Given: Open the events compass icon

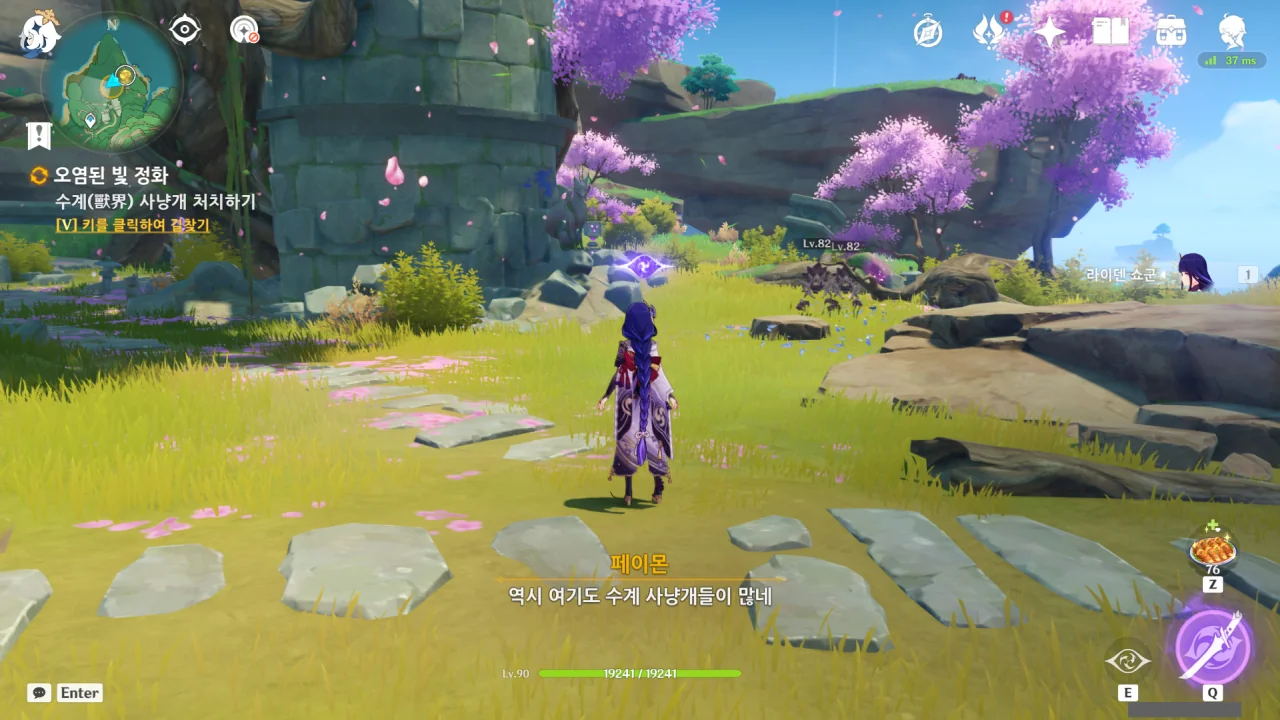Looking at the screenshot, I should click(x=928, y=32).
